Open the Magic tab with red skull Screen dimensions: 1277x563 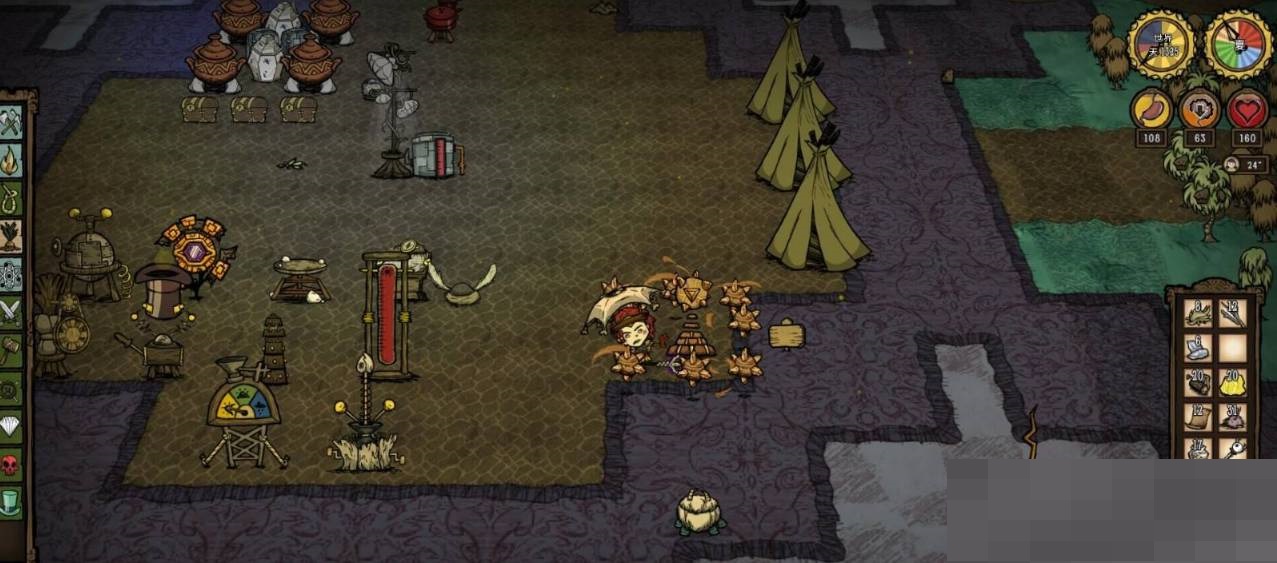(11, 464)
